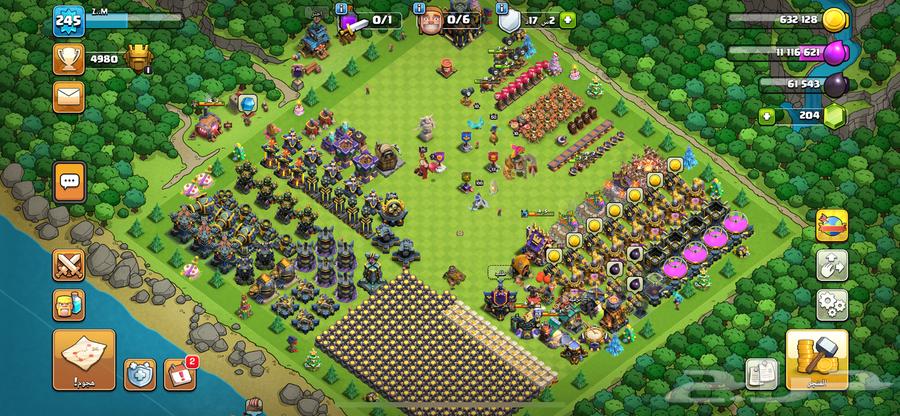Image resolution: width=900 pixels, height=416 pixels.
Task: Open the Shop with the hammer and coins
Action: click(x=818, y=358)
